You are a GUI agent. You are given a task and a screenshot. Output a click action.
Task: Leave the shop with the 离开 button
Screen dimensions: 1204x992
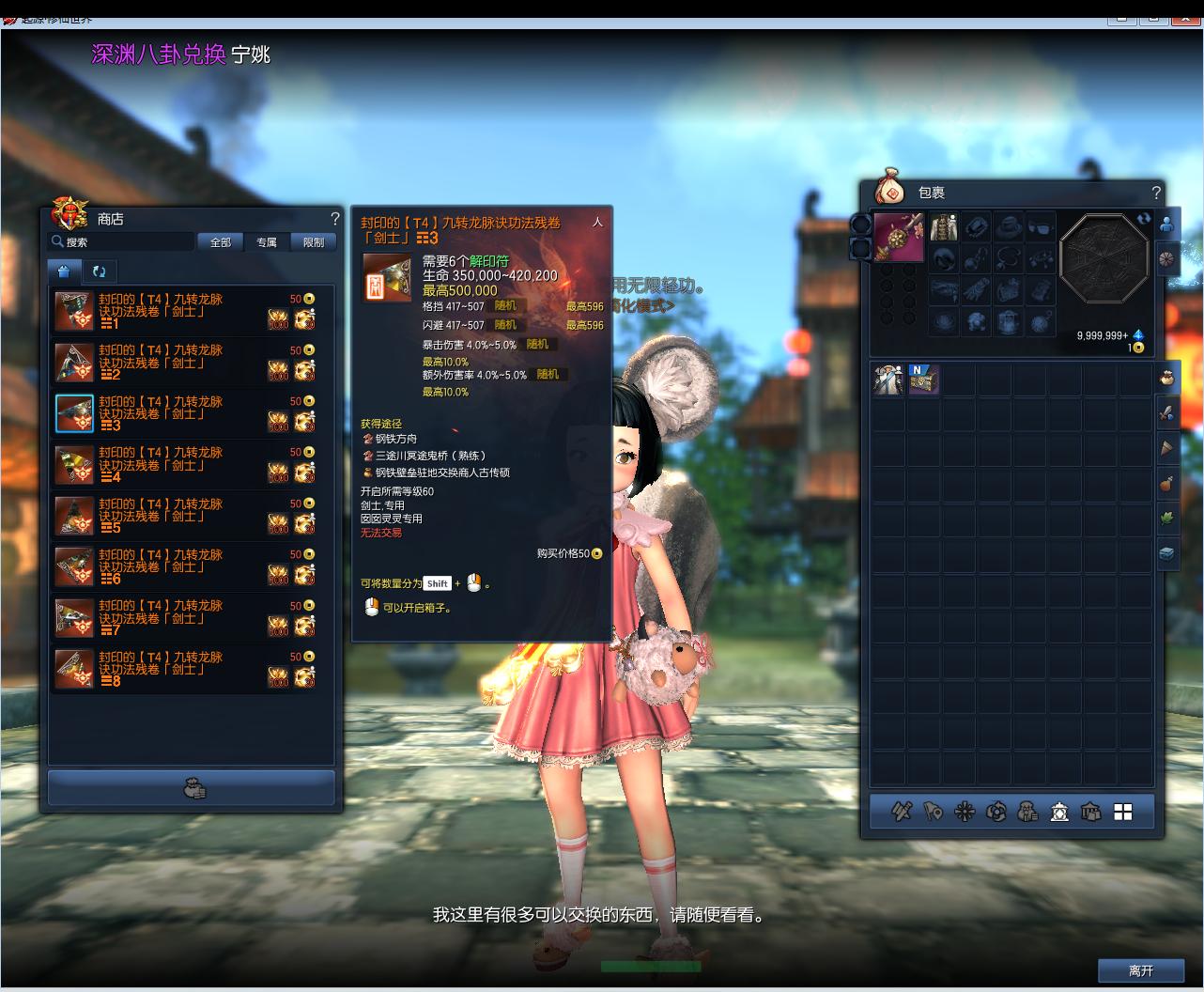tap(1141, 971)
